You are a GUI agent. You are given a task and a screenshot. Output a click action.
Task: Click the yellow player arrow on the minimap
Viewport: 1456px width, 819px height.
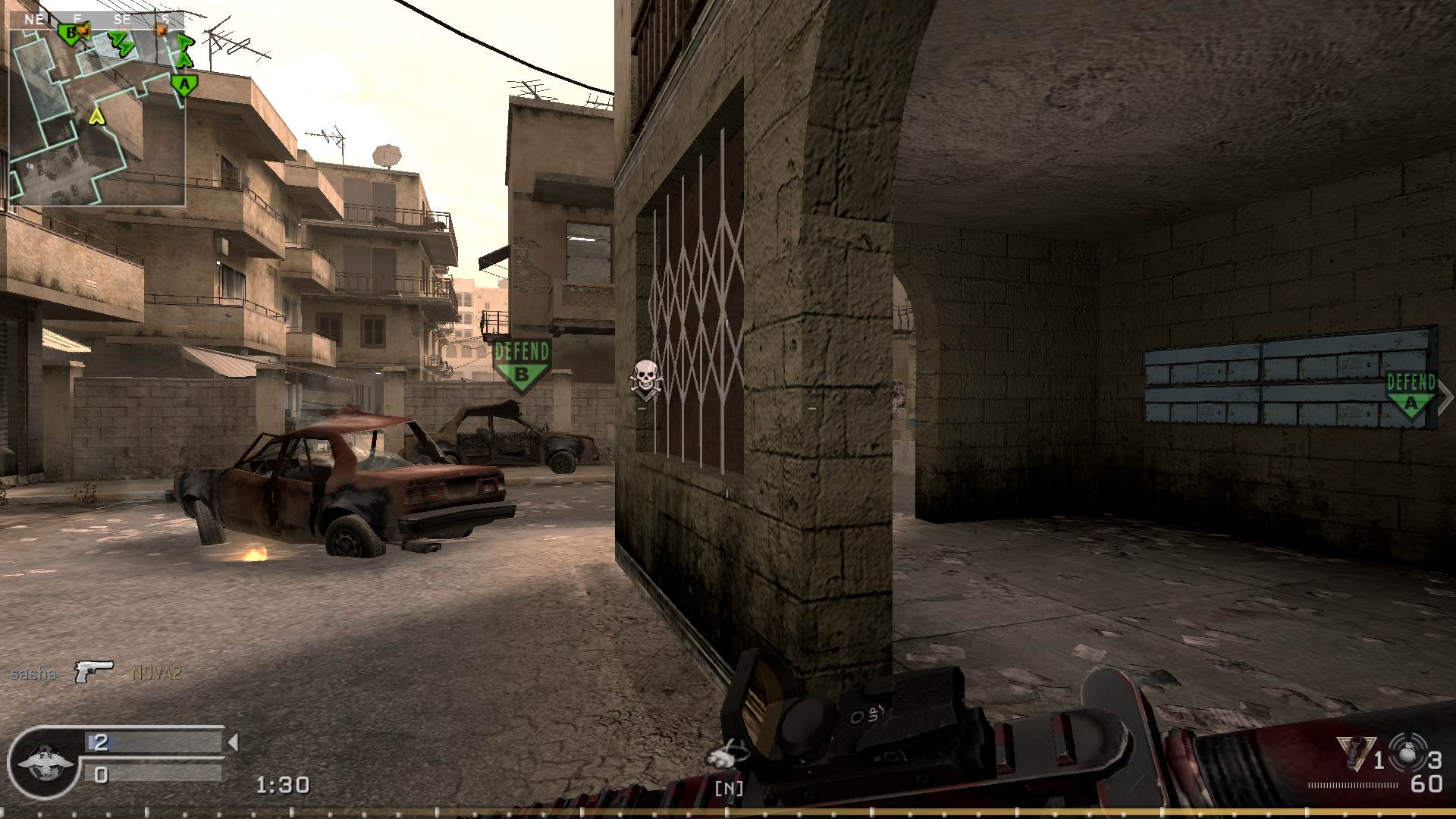click(x=97, y=117)
